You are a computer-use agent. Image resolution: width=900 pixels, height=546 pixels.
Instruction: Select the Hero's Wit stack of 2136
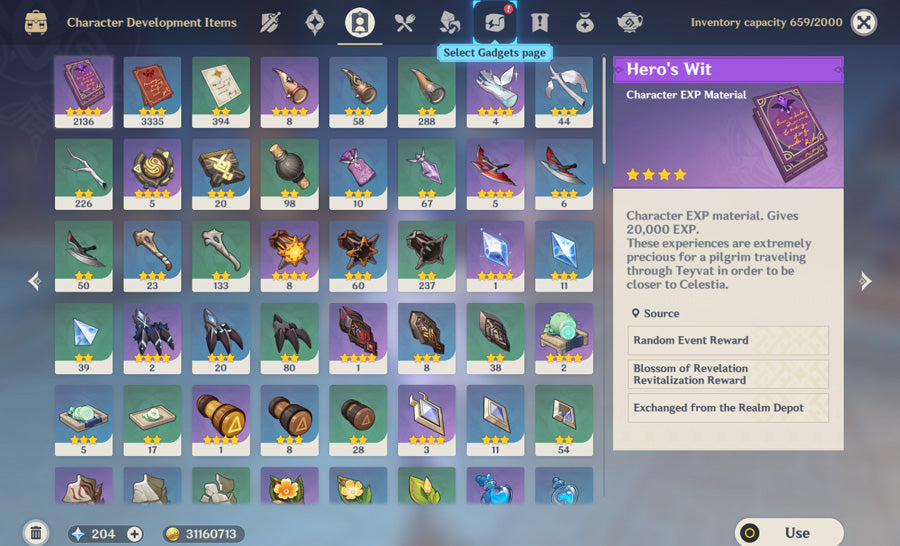(x=84, y=92)
